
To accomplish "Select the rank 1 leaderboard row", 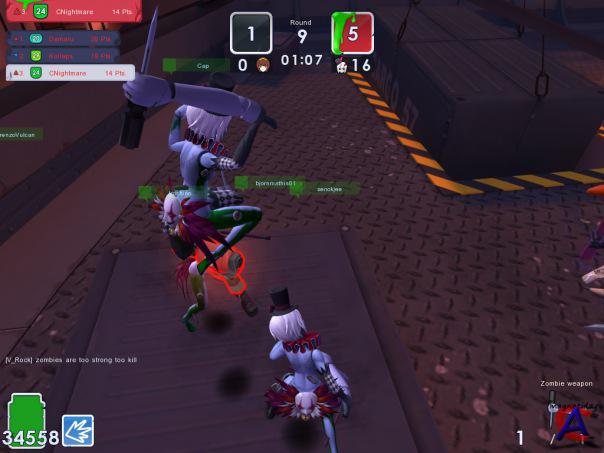I will coord(63,39).
